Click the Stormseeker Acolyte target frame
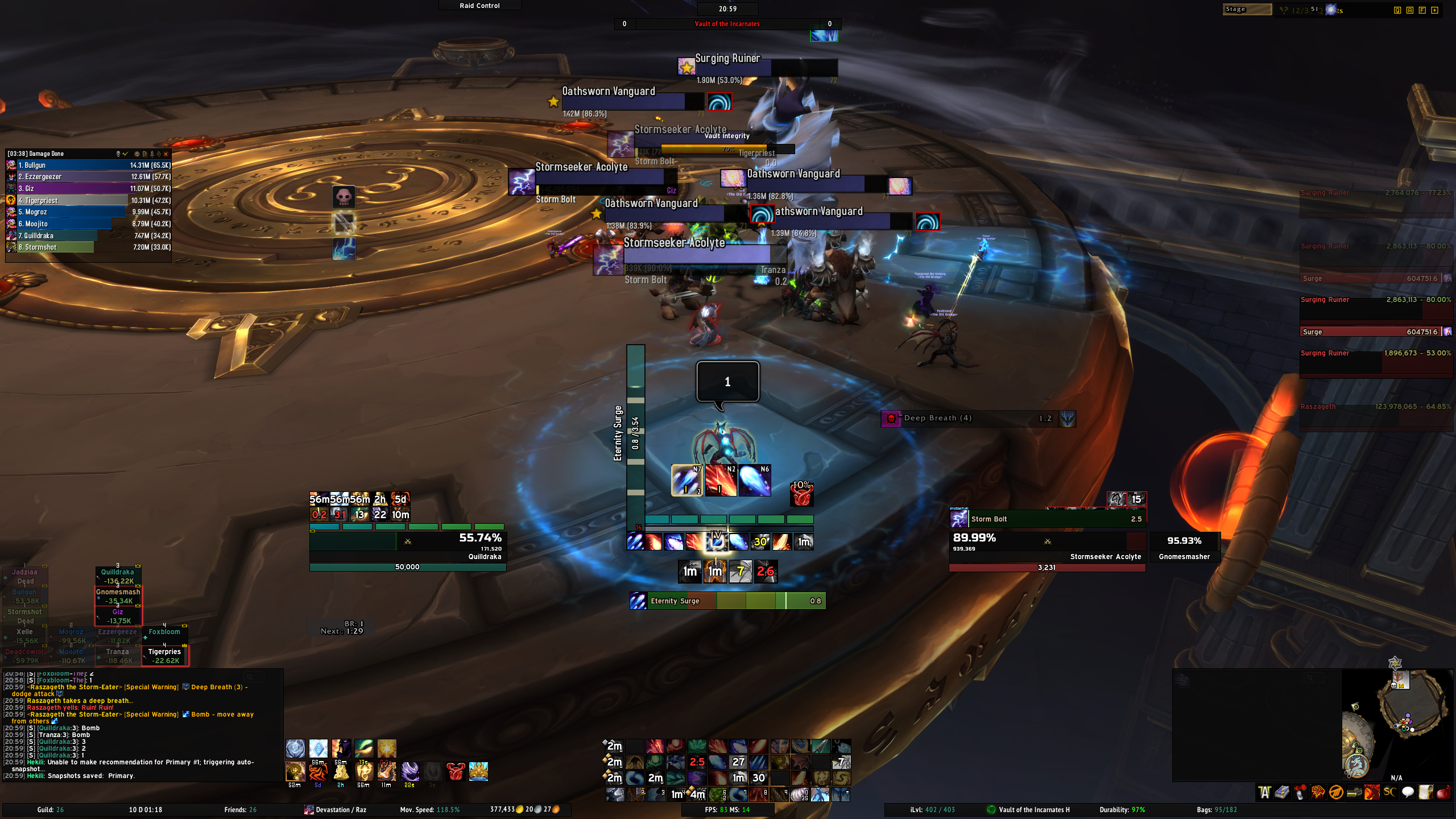1456x819 pixels. click(x=1046, y=545)
